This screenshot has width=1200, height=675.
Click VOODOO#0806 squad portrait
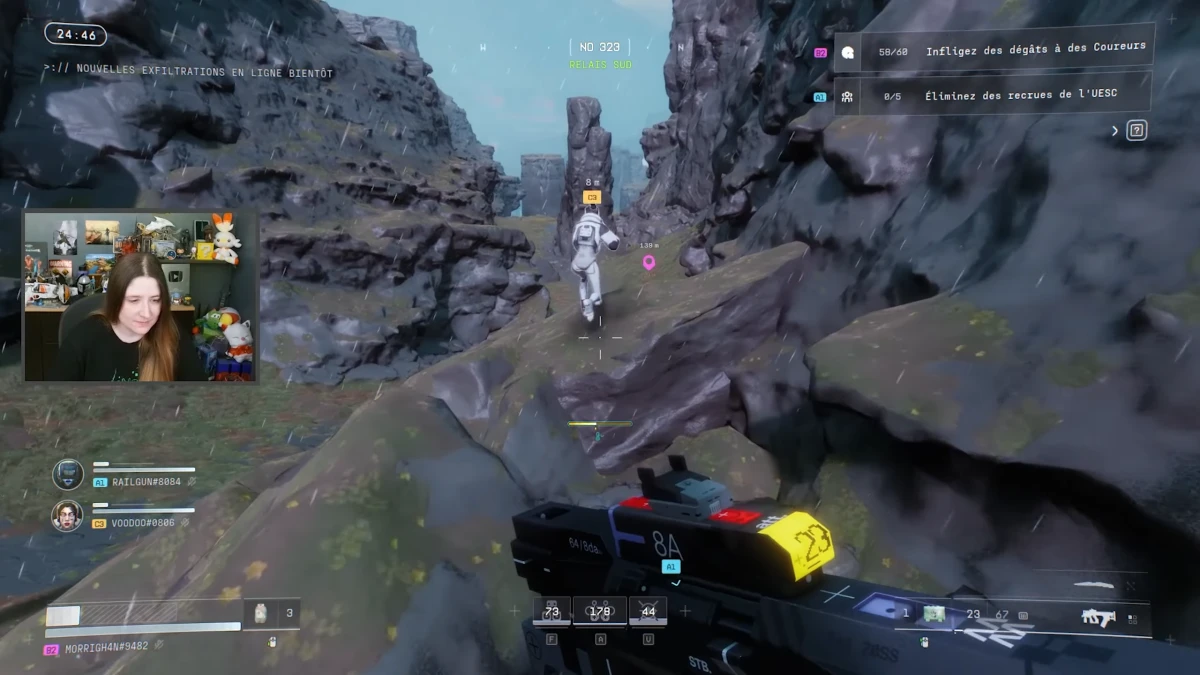click(67, 515)
